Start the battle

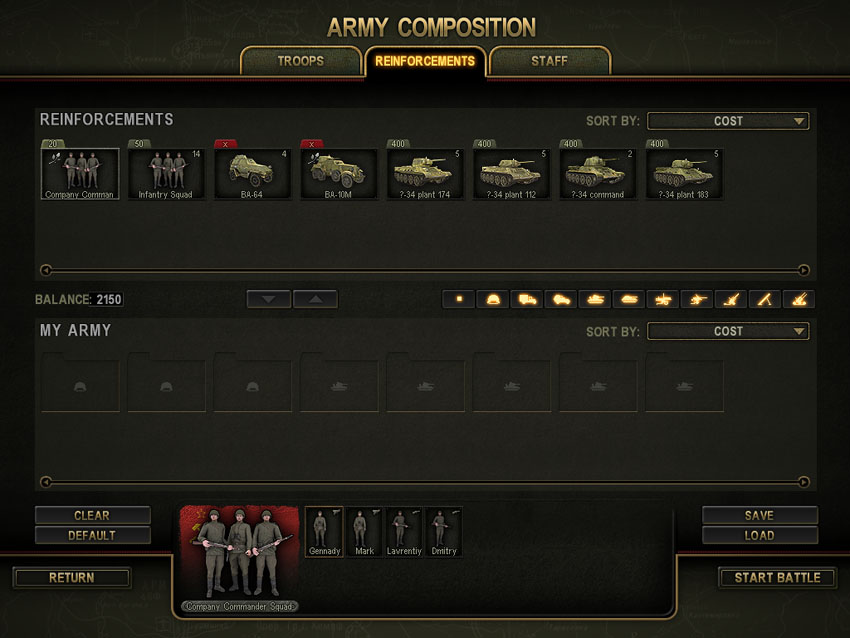click(x=777, y=577)
